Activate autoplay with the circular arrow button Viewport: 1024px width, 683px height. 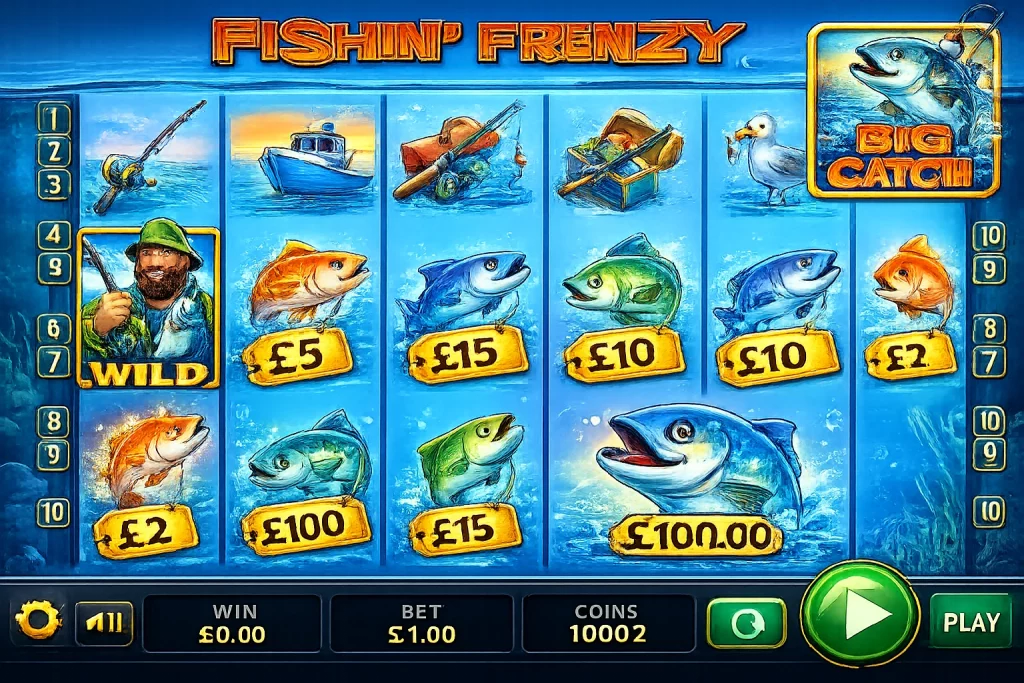[x=746, y=623]
